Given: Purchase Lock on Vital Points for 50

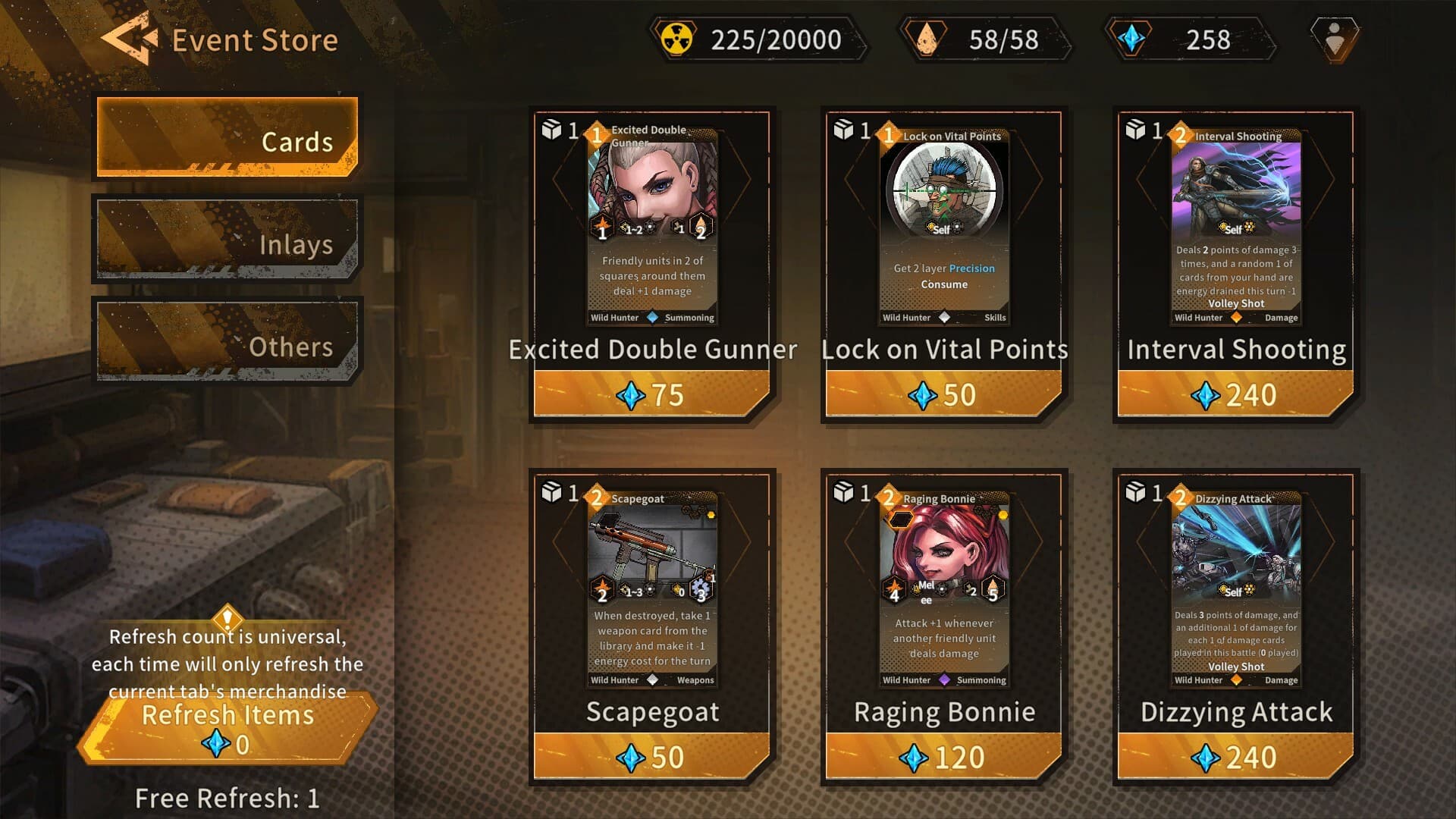Looking at the screenshot, I should click(943, 394).
